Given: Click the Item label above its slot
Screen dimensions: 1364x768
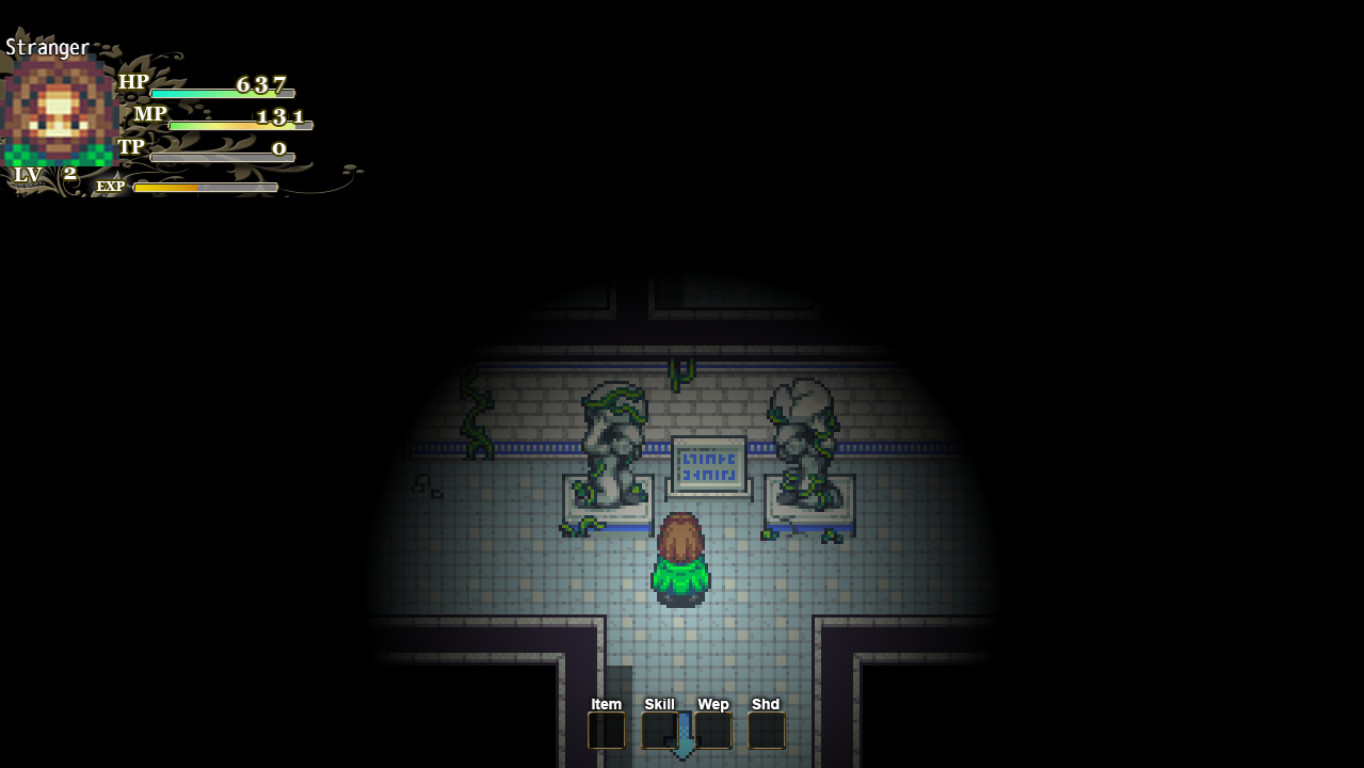Looking at the screenshot, I should (606, 704).
